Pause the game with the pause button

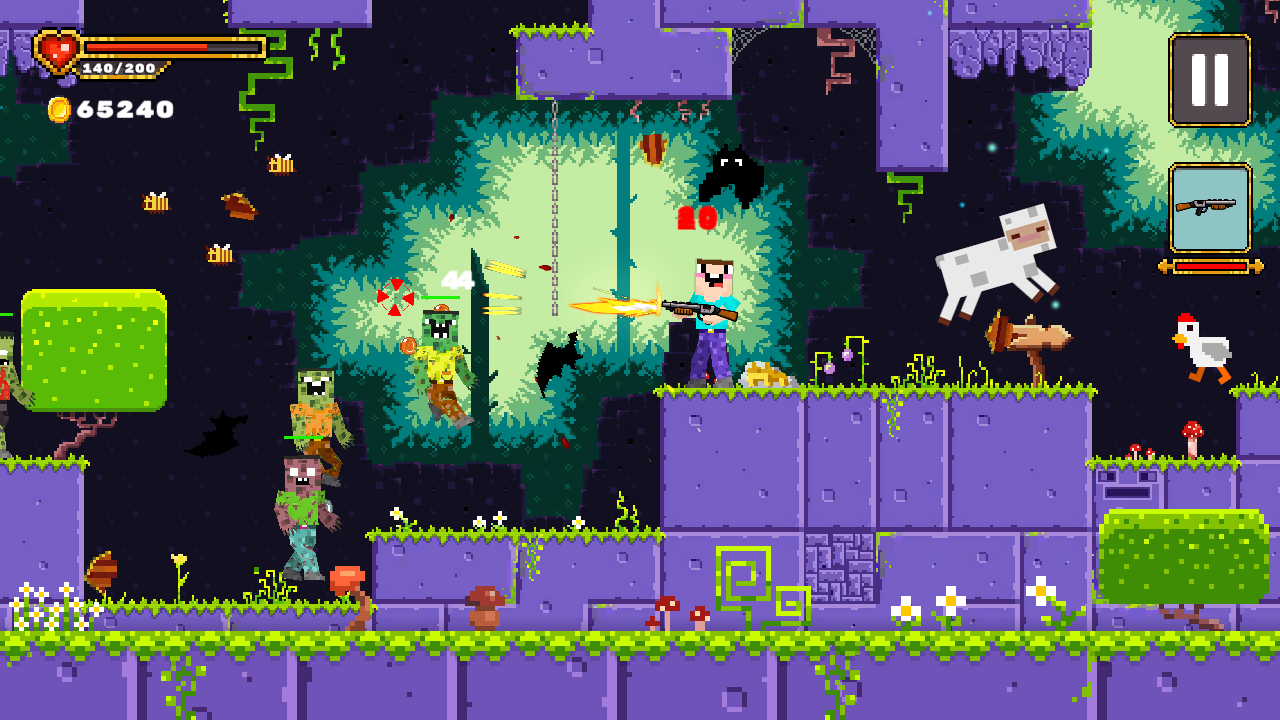1208,80
